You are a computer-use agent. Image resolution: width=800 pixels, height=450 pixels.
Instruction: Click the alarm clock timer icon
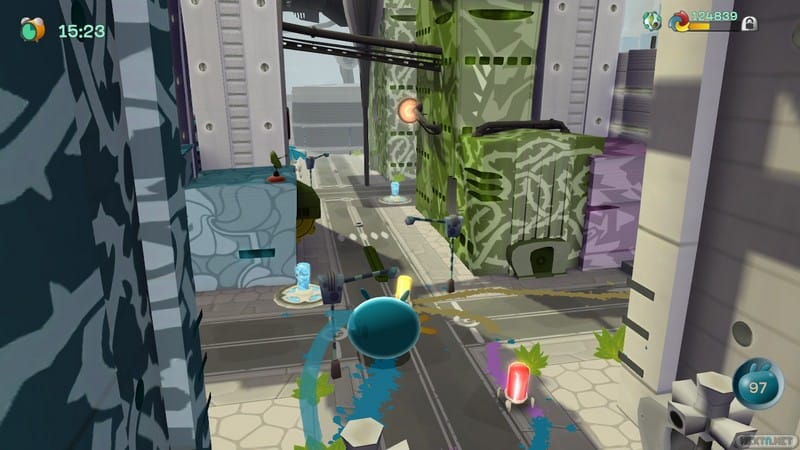click(33, 29)
